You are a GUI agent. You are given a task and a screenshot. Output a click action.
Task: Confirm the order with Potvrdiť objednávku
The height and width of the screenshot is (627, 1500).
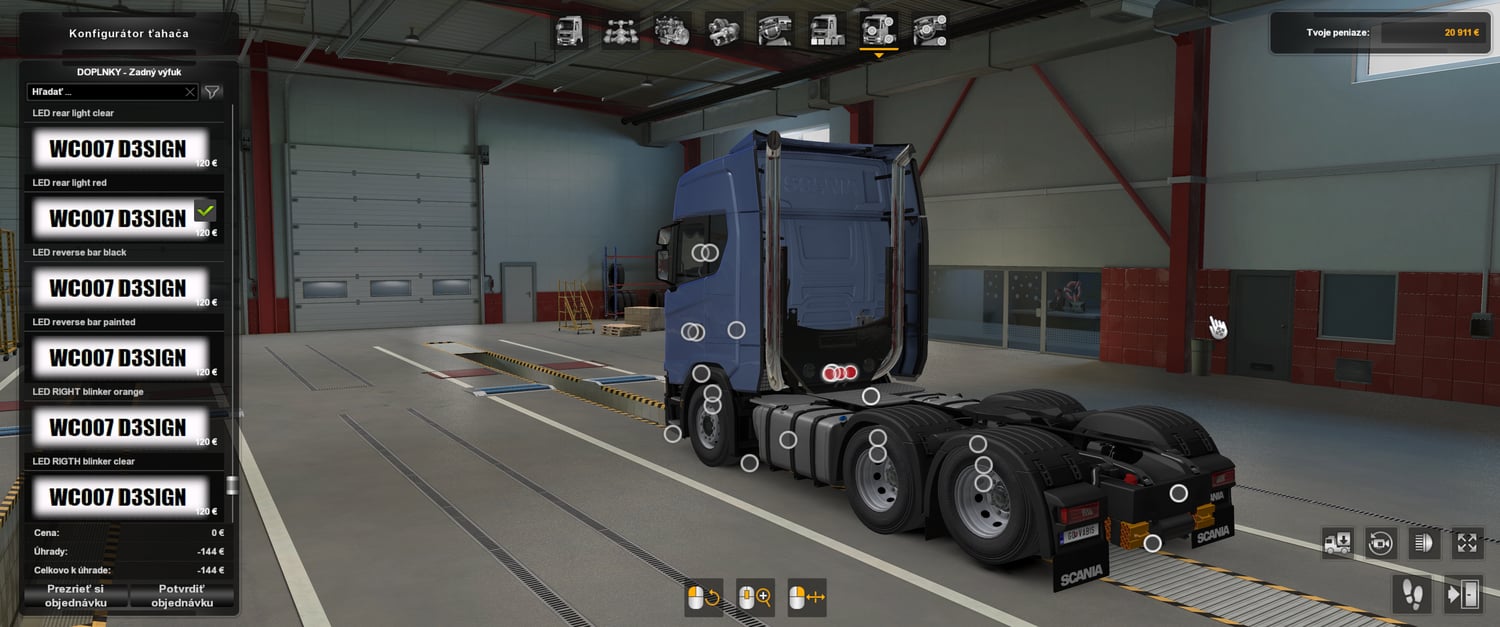pos(182,596)
